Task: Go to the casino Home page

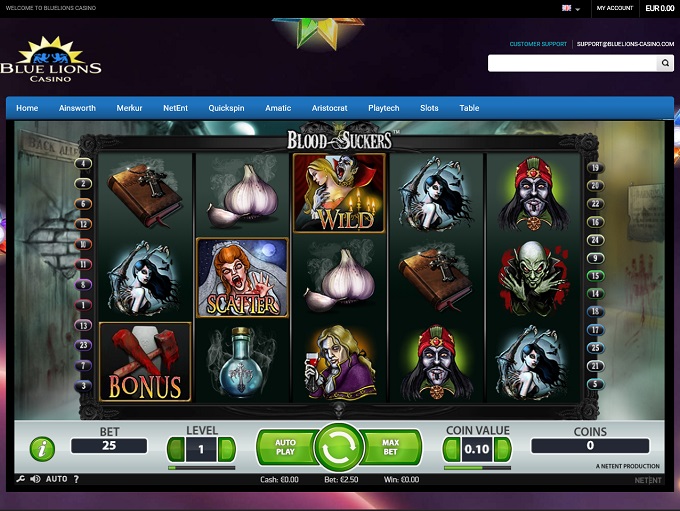Action: 27,108
